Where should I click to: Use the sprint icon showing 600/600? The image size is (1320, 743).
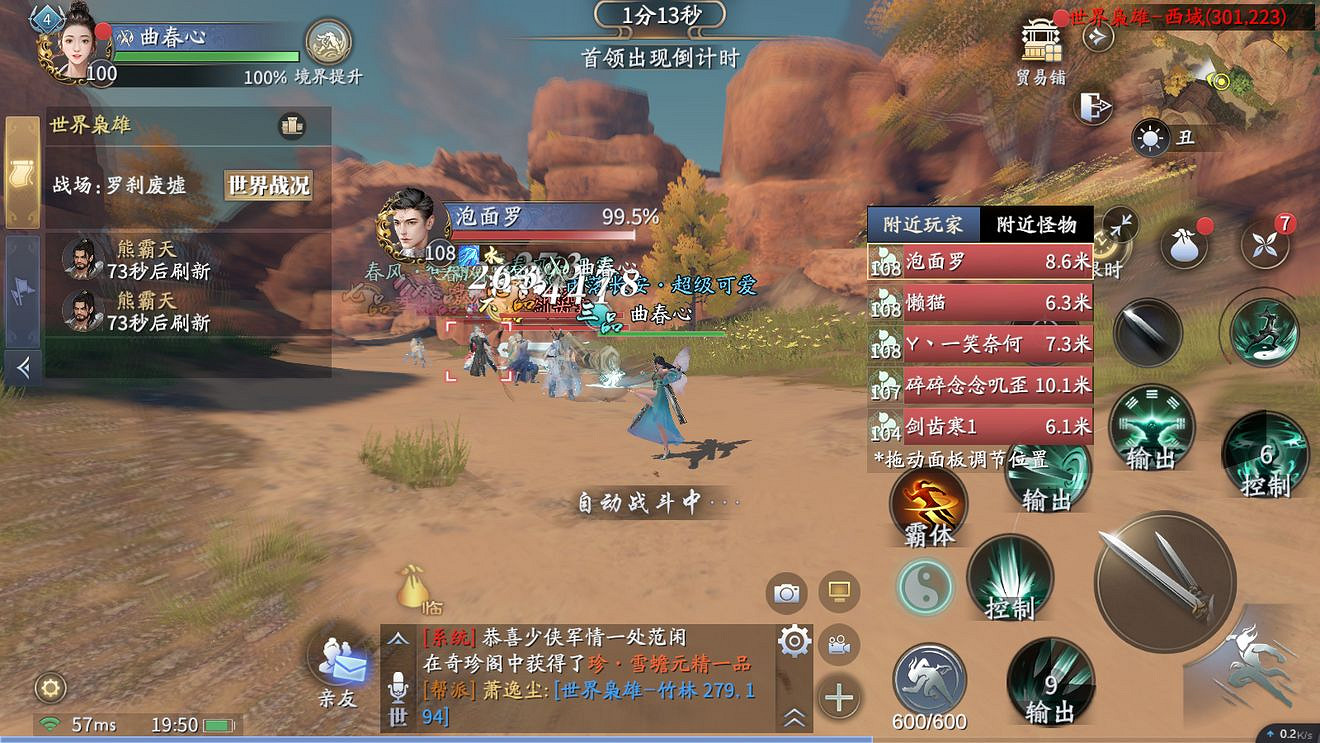pyautogui.click(x=928, y=675)
